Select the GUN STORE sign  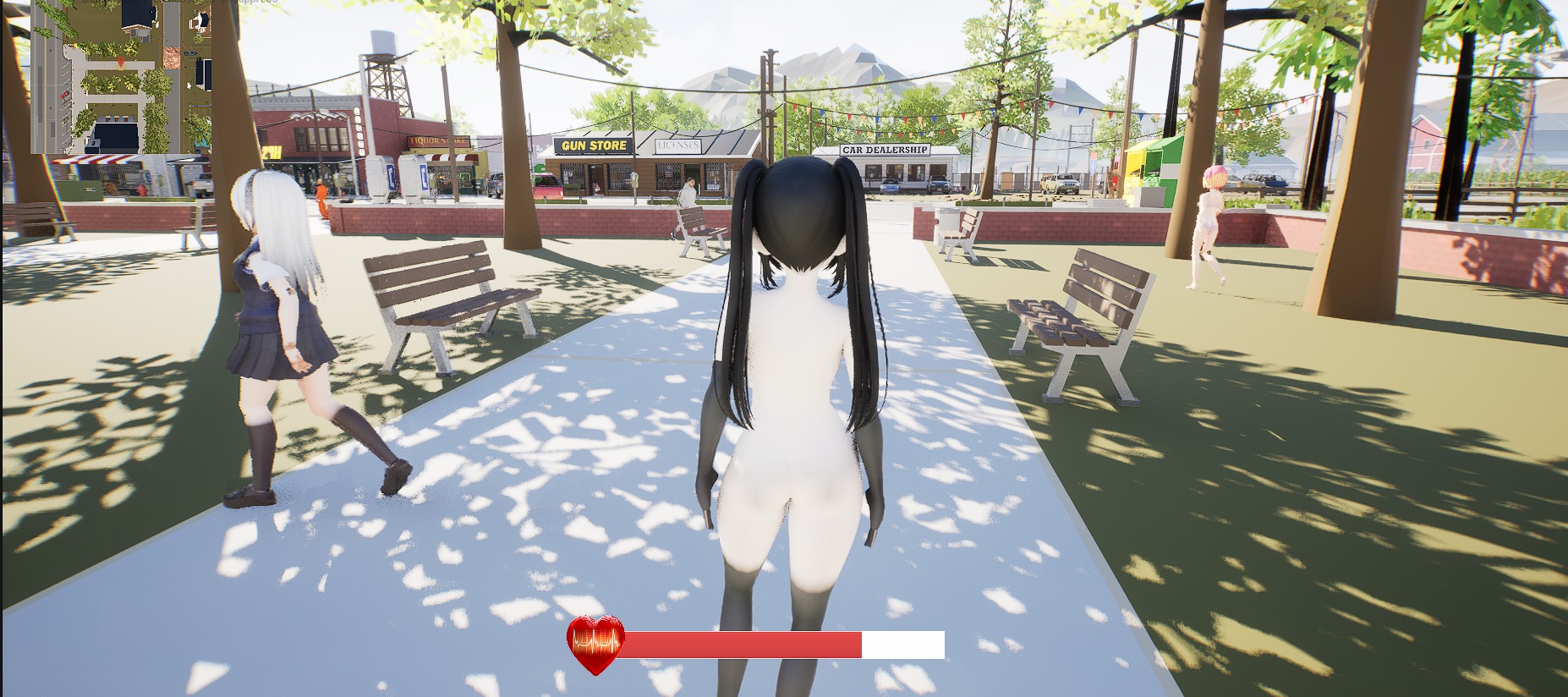coord(592,145)
